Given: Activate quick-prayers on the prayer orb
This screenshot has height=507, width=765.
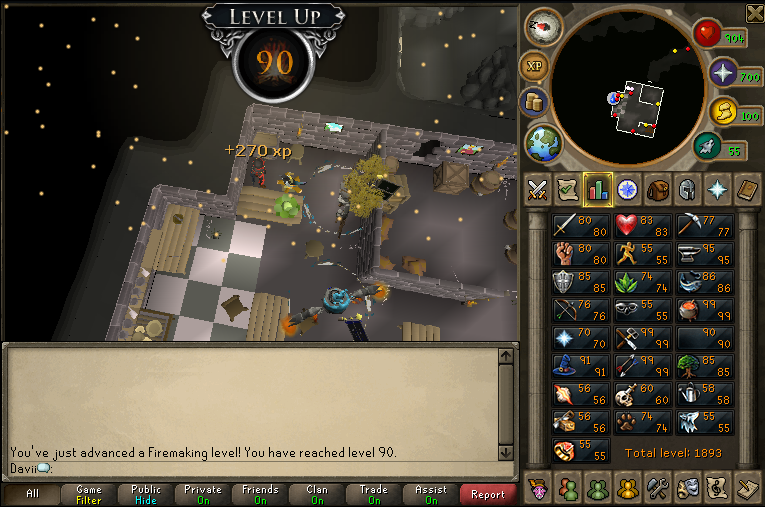Looking at the screenshot, I should point(723,72).
